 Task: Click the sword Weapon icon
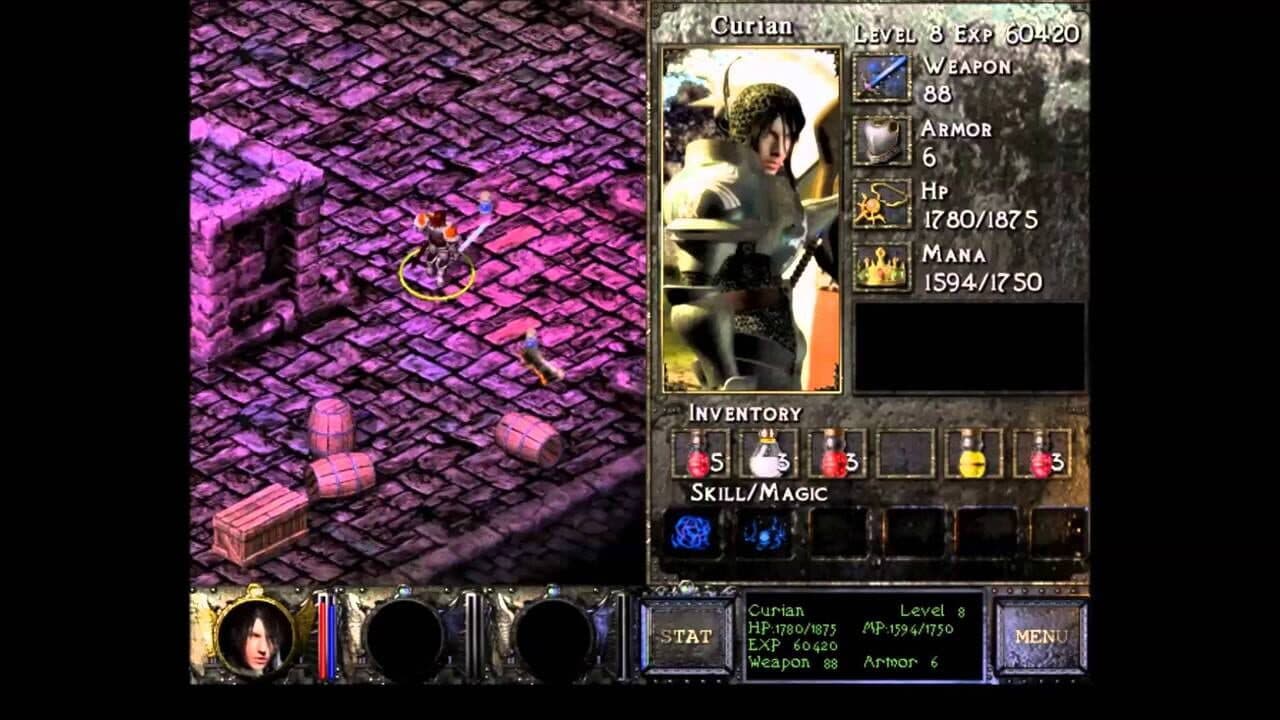[x=882, y=75]
